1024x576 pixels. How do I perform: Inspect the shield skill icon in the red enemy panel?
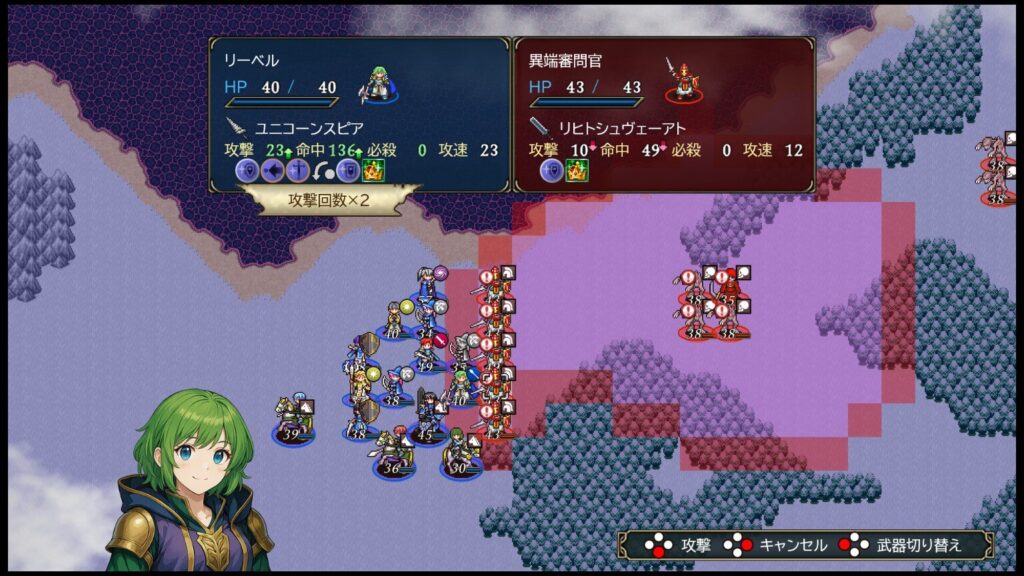[552, 171]
